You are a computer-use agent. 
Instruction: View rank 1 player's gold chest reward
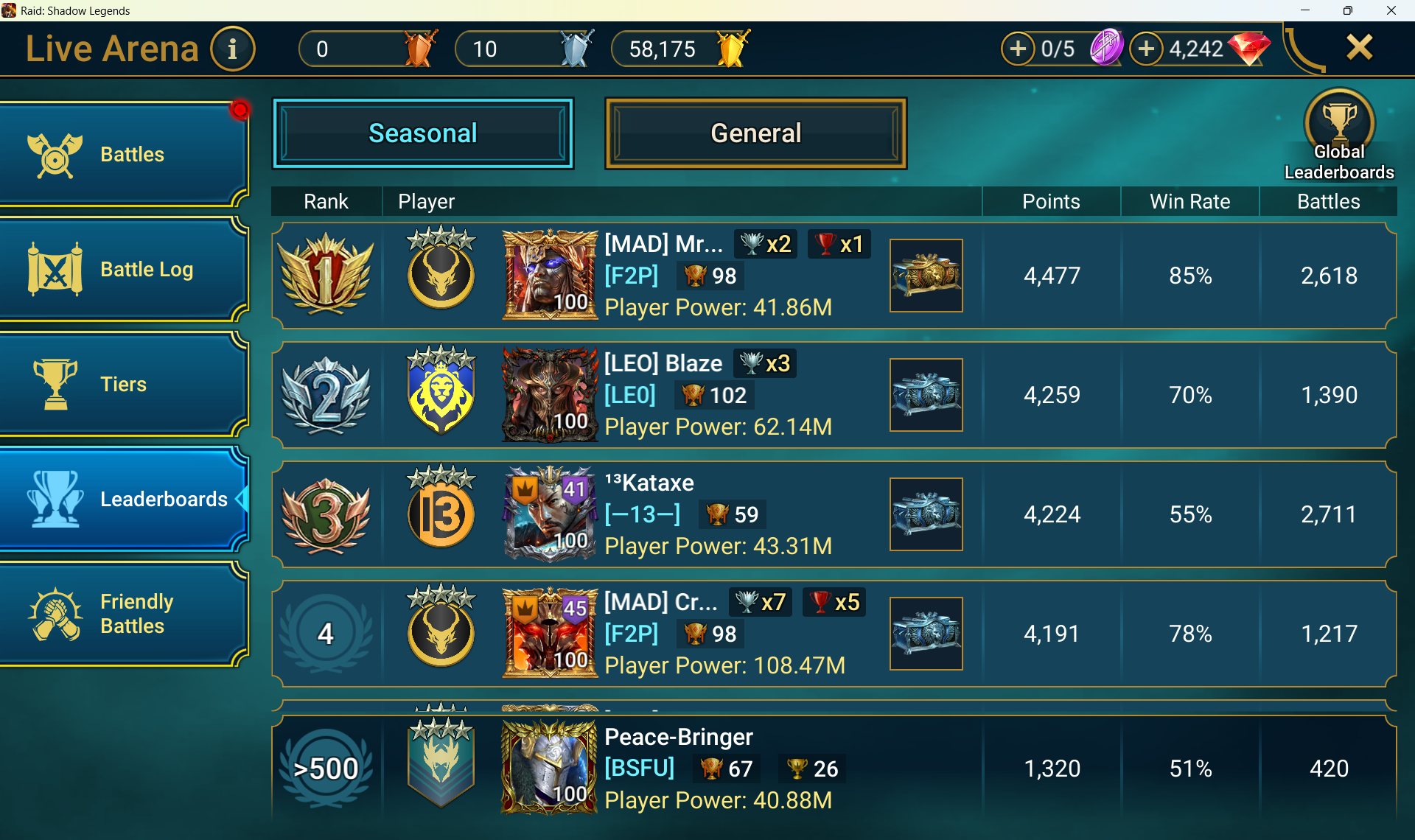pos(926,276)
